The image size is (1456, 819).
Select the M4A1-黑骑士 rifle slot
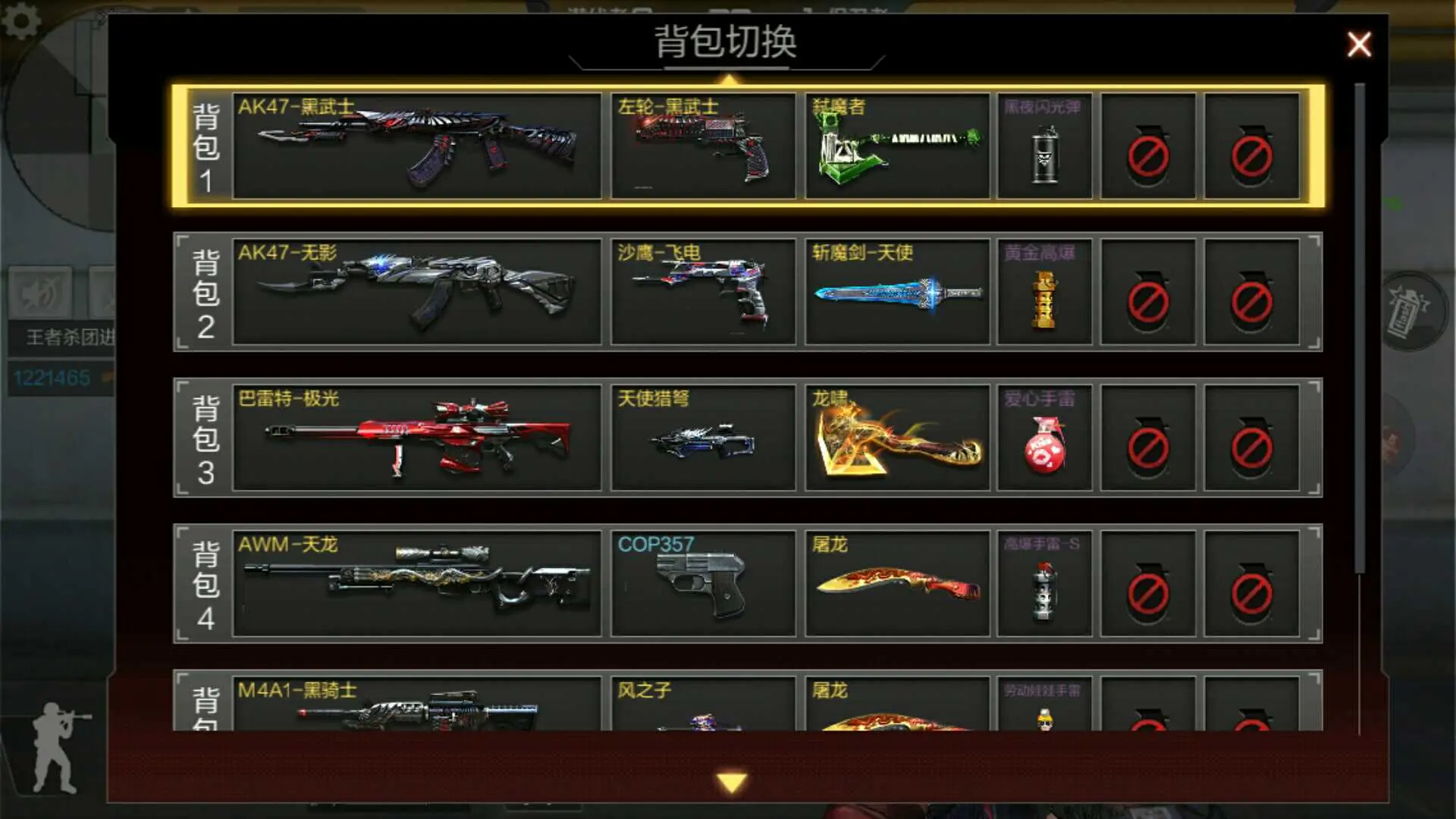click(417, 705)
